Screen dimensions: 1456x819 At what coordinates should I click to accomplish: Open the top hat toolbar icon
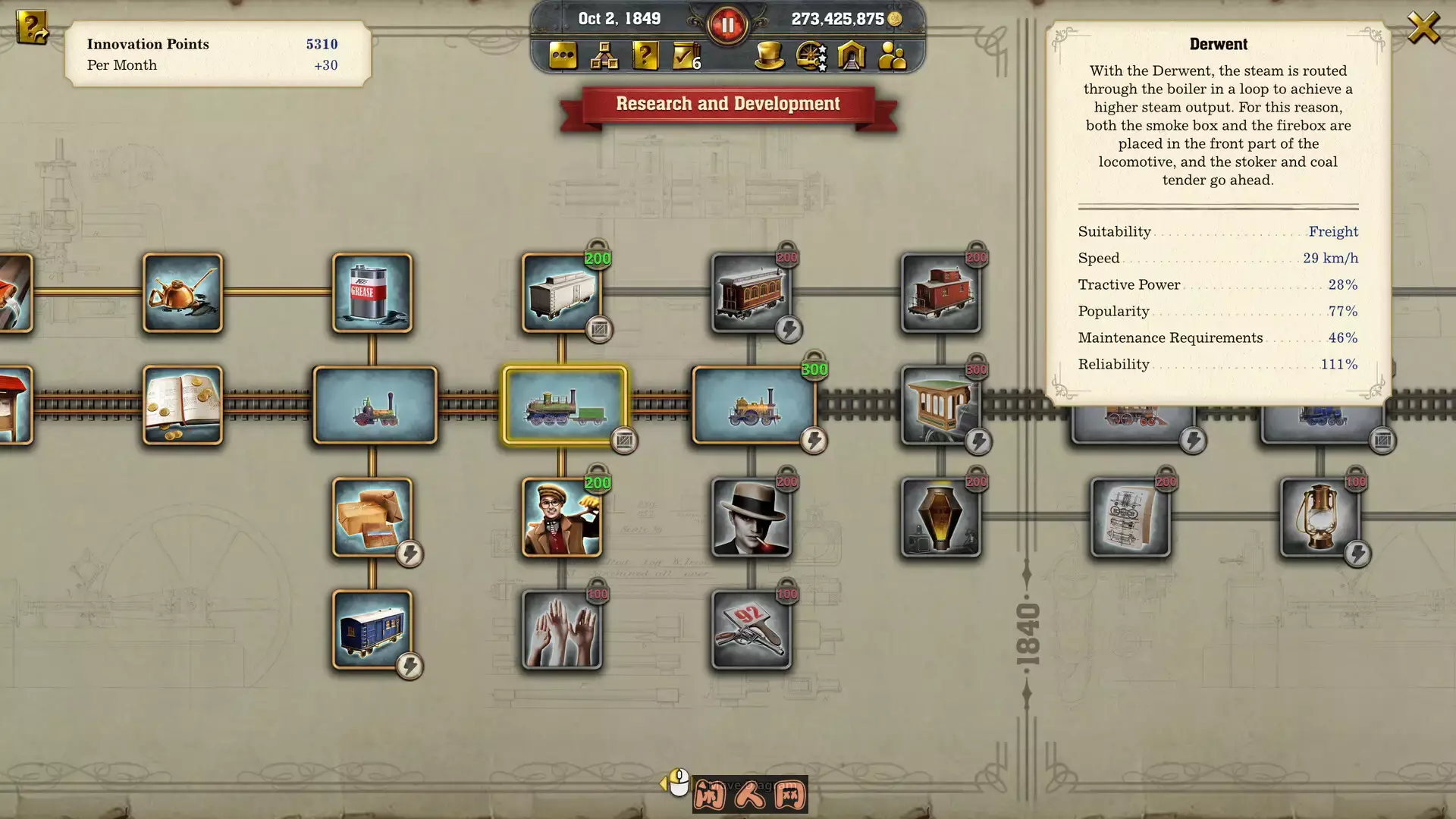769,55
